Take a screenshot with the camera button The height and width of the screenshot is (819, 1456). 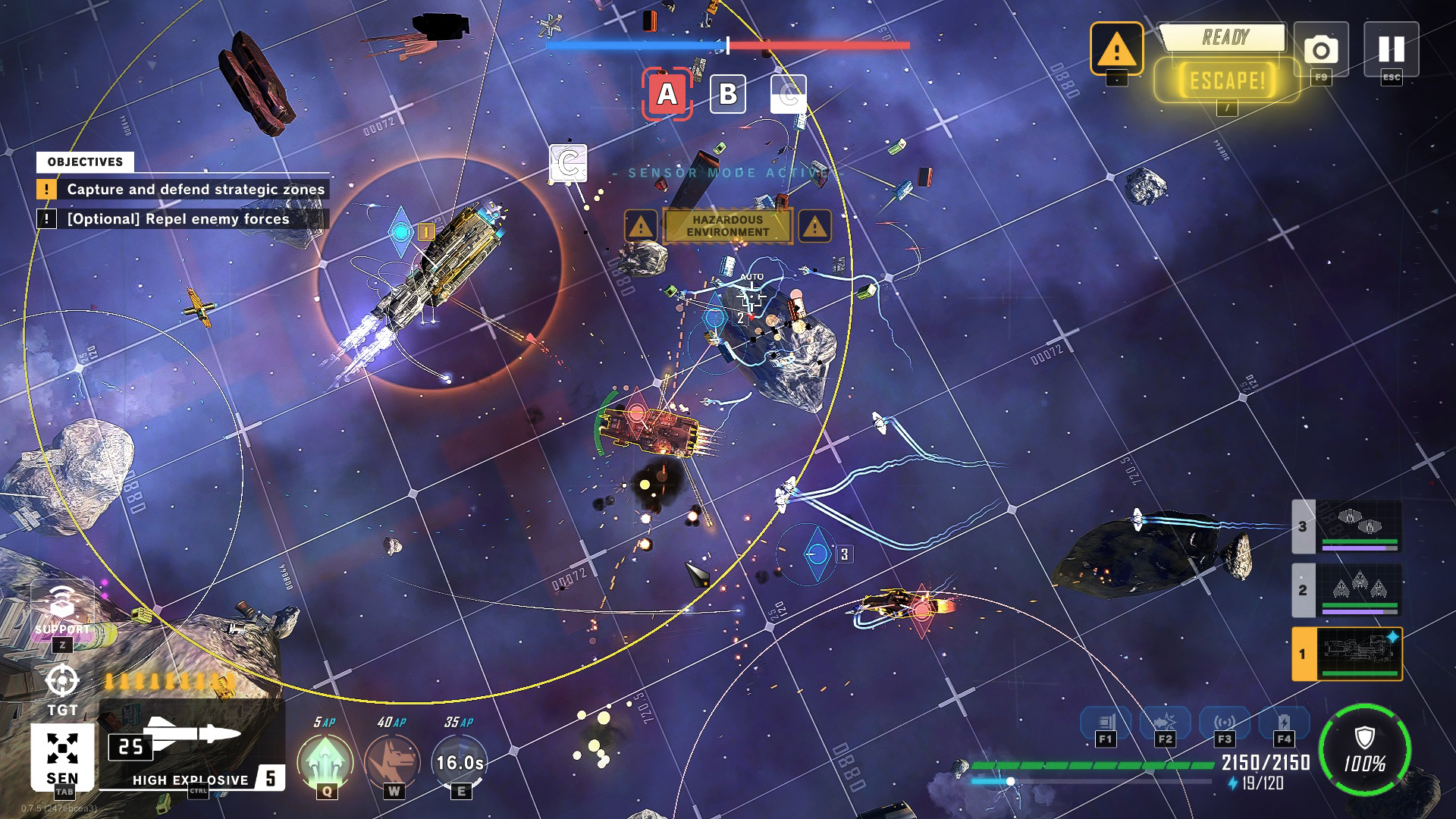point(1320,50)
